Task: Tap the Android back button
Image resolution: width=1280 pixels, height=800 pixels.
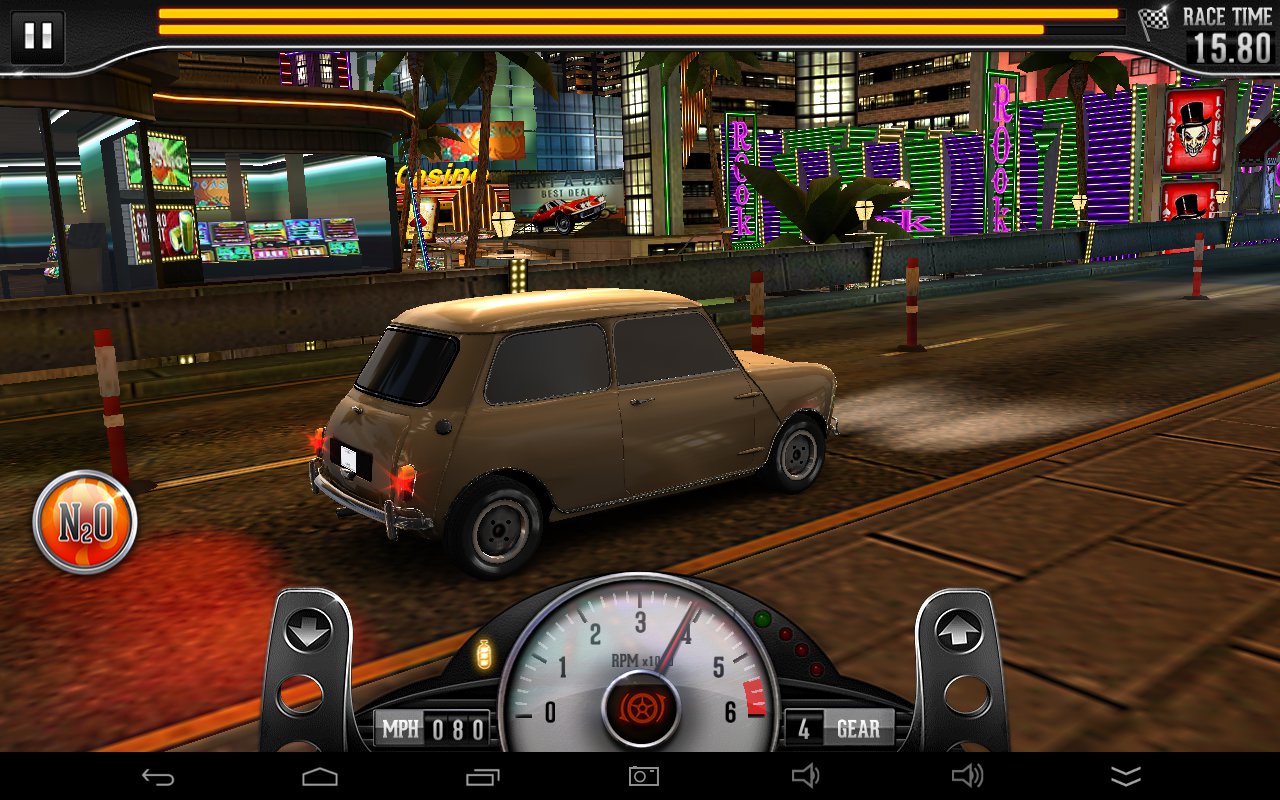Action: coord(158,776)
